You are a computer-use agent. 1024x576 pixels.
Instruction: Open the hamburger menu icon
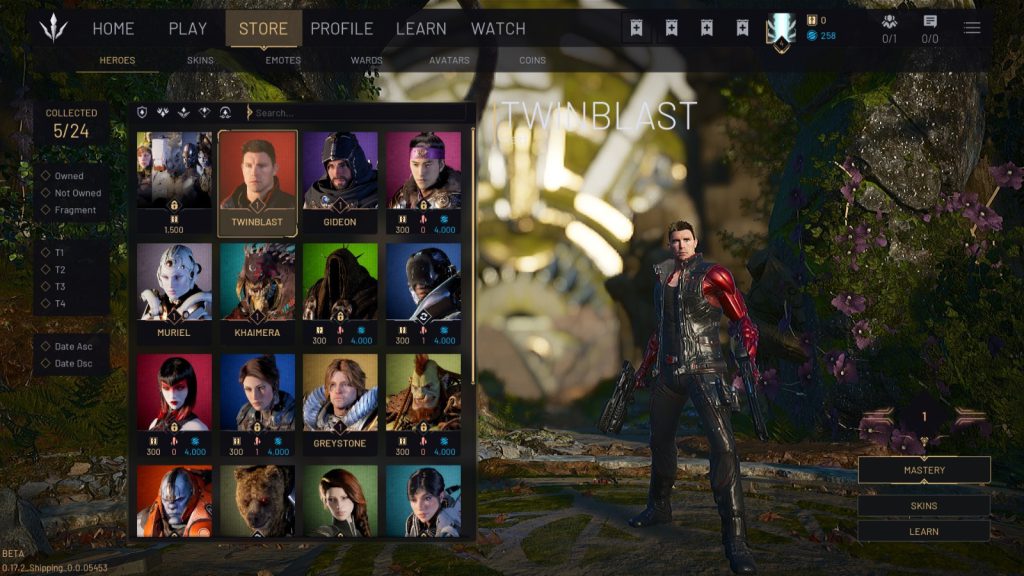click(972, 28)
